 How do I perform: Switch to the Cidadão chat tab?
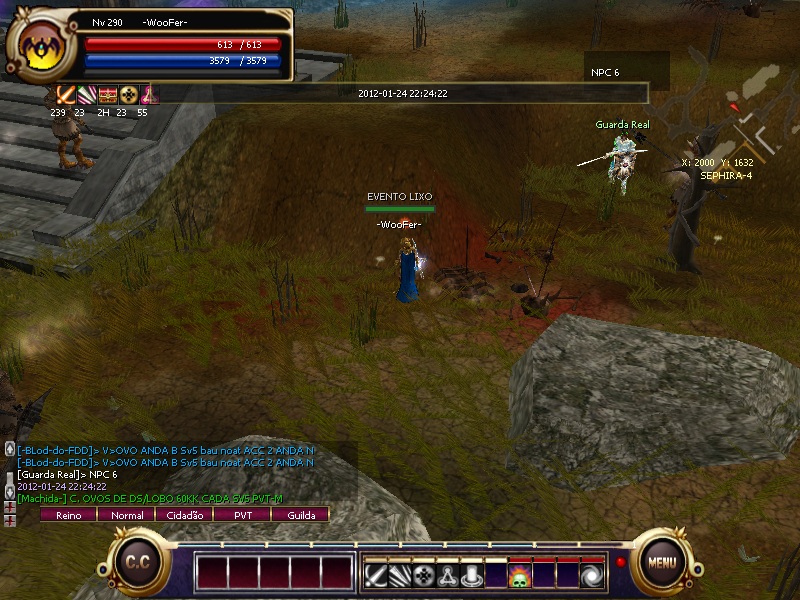coord(184,515)
